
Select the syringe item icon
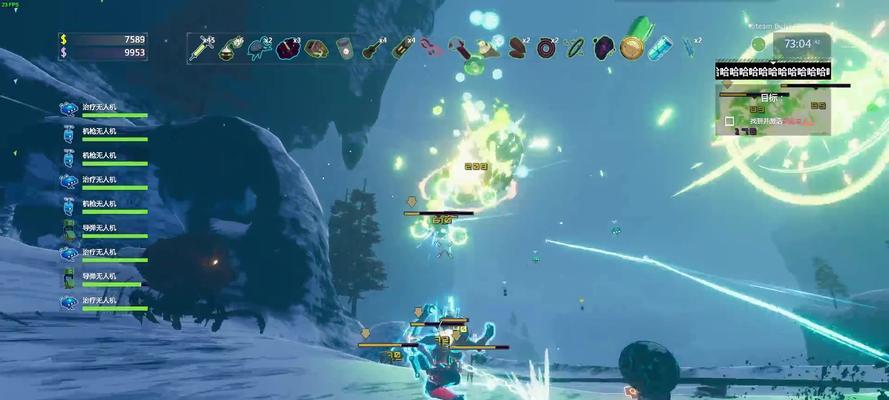(x=201, y=46)
